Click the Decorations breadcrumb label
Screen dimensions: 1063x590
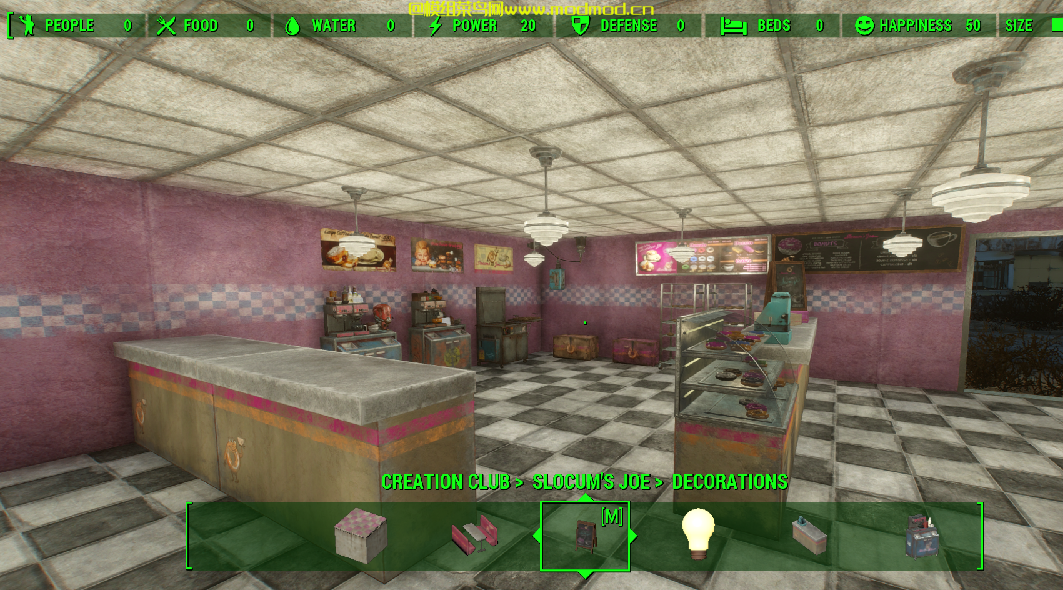pos(729,482)
